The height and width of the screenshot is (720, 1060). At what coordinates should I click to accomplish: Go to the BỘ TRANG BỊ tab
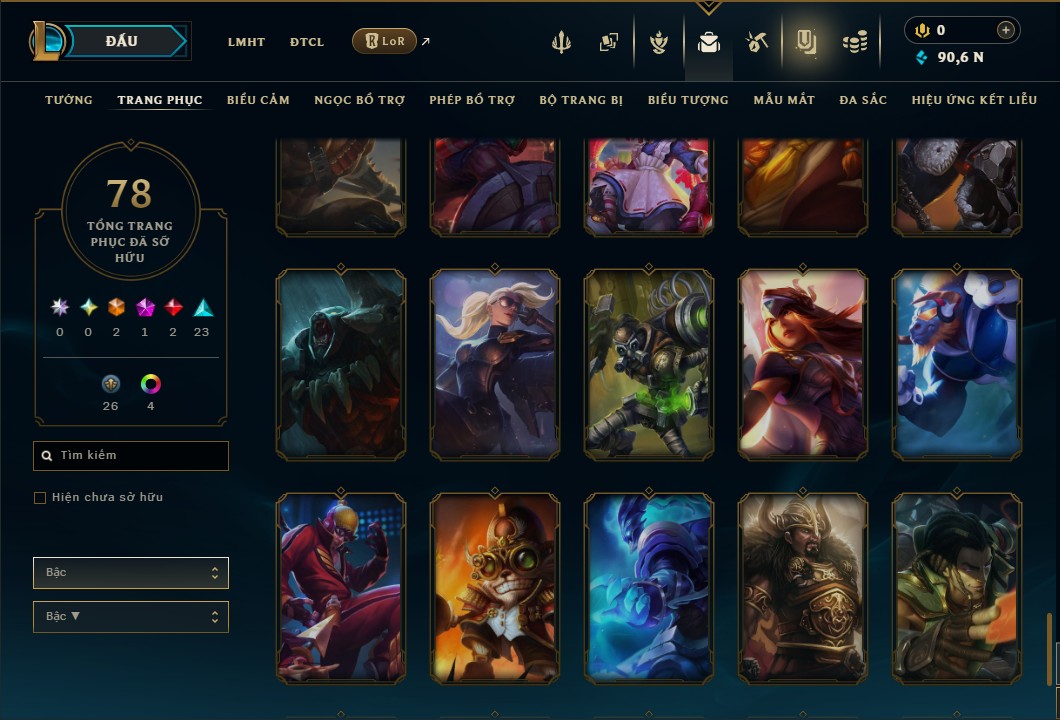(x=581, y=100)
